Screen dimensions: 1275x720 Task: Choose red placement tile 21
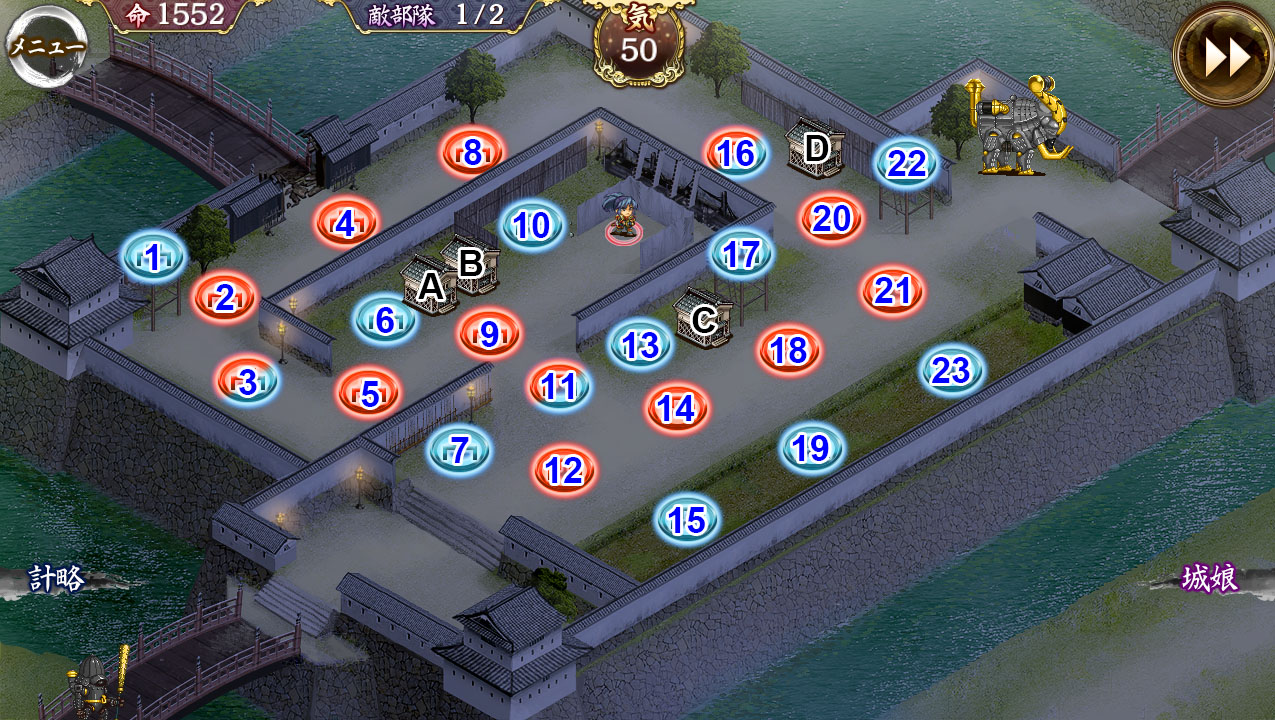point(892,291)
